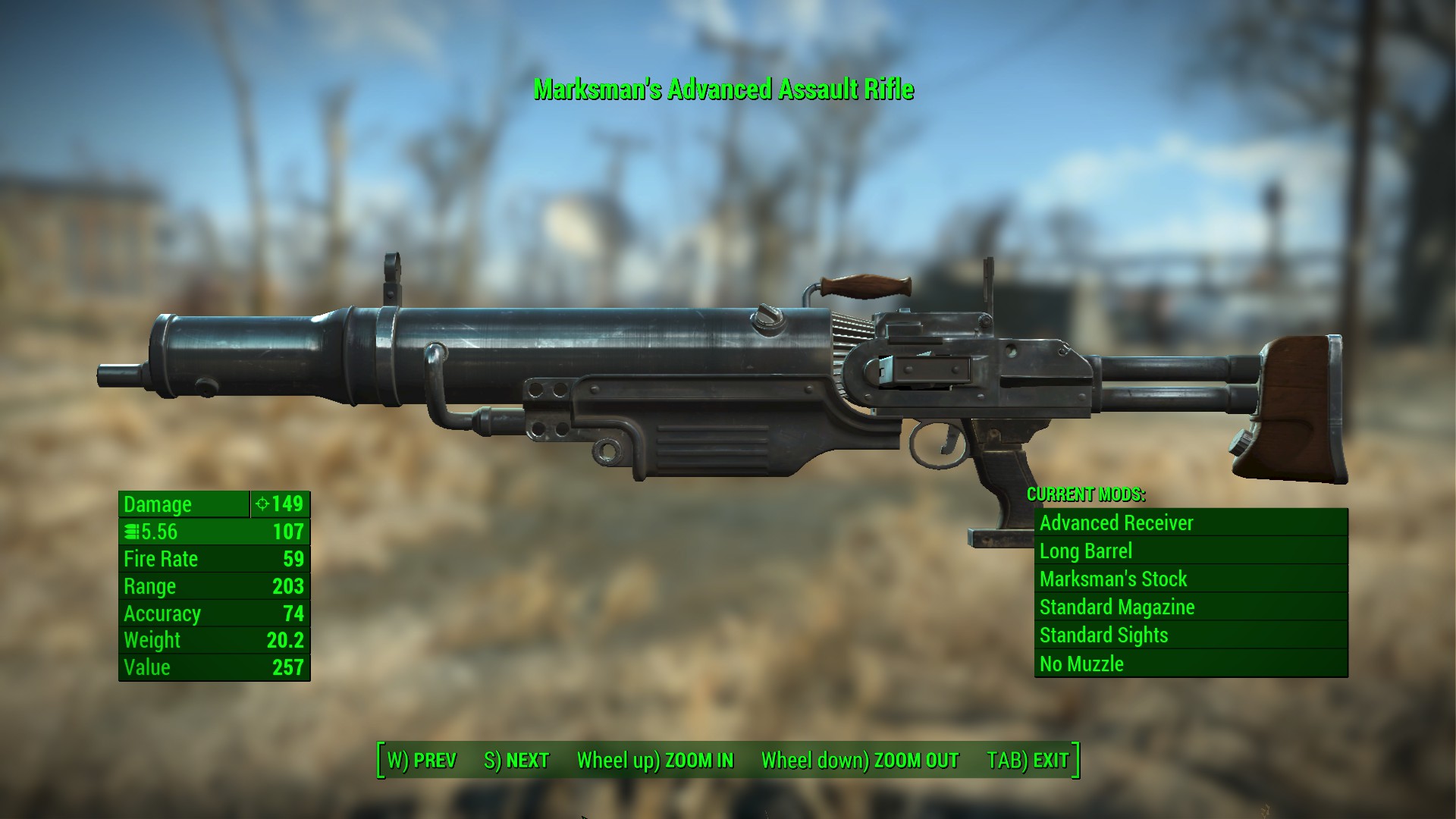Select the CURRENT MODS header
The image size is (1456, 819).
click(1086, 496)
